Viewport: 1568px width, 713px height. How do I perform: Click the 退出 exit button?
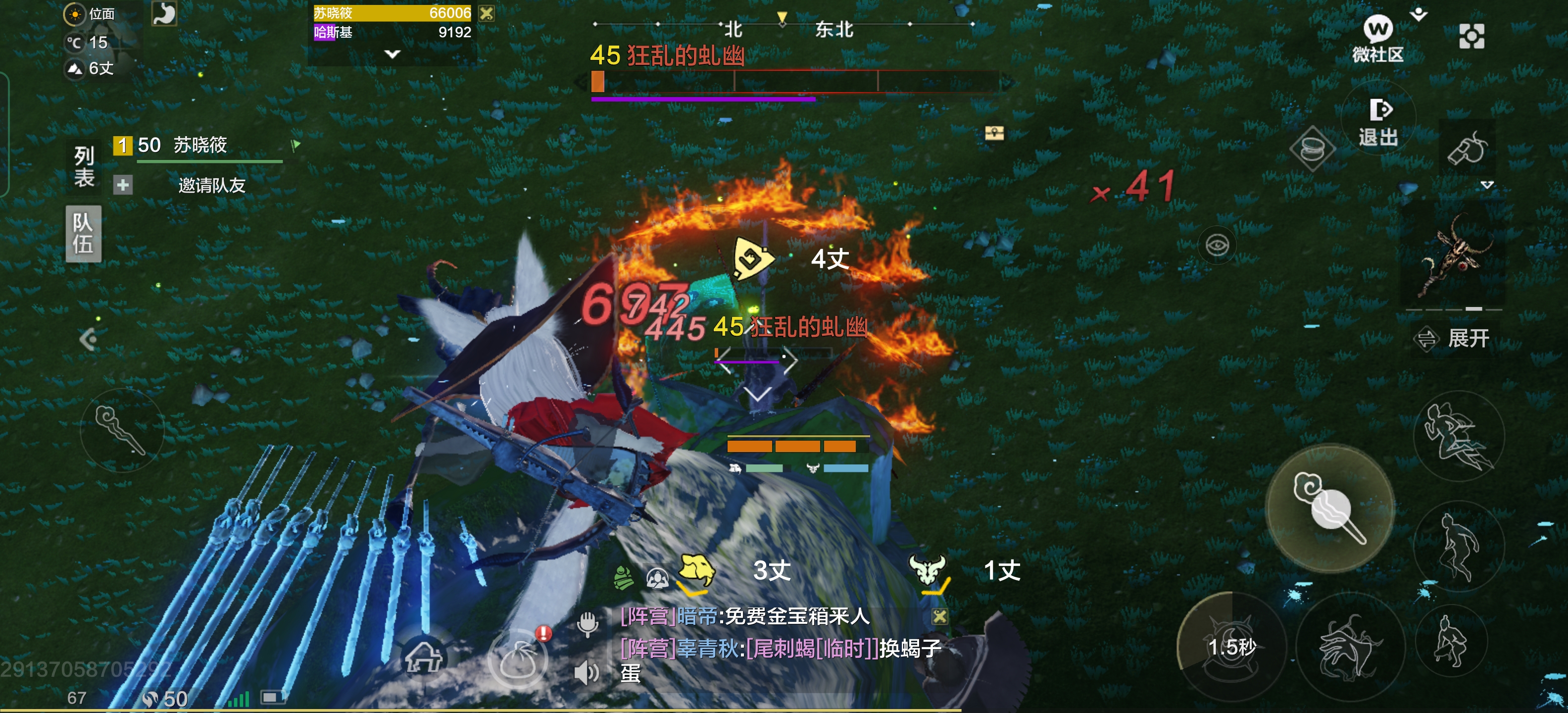[x=1378, y=122]
